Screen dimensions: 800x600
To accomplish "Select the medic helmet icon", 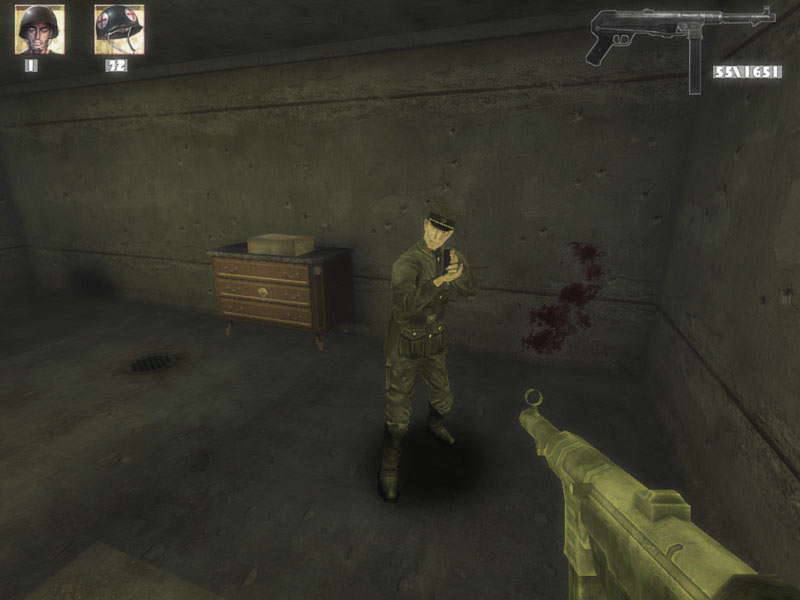I will point(119,29).
